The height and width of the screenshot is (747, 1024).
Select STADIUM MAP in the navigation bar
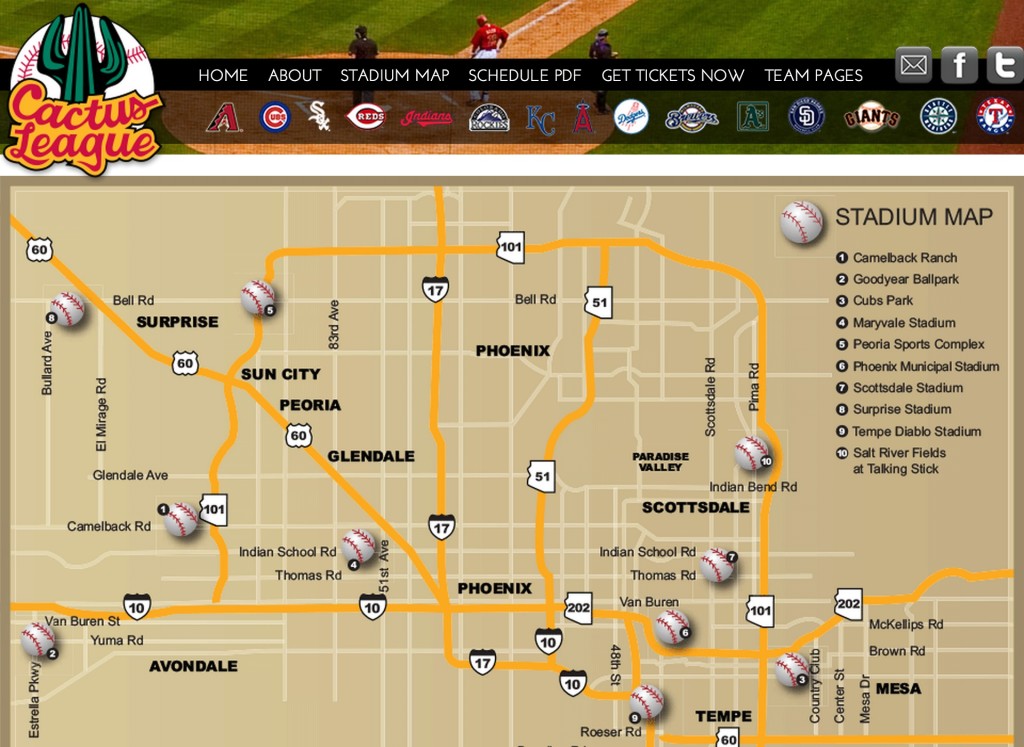(394, 75)
